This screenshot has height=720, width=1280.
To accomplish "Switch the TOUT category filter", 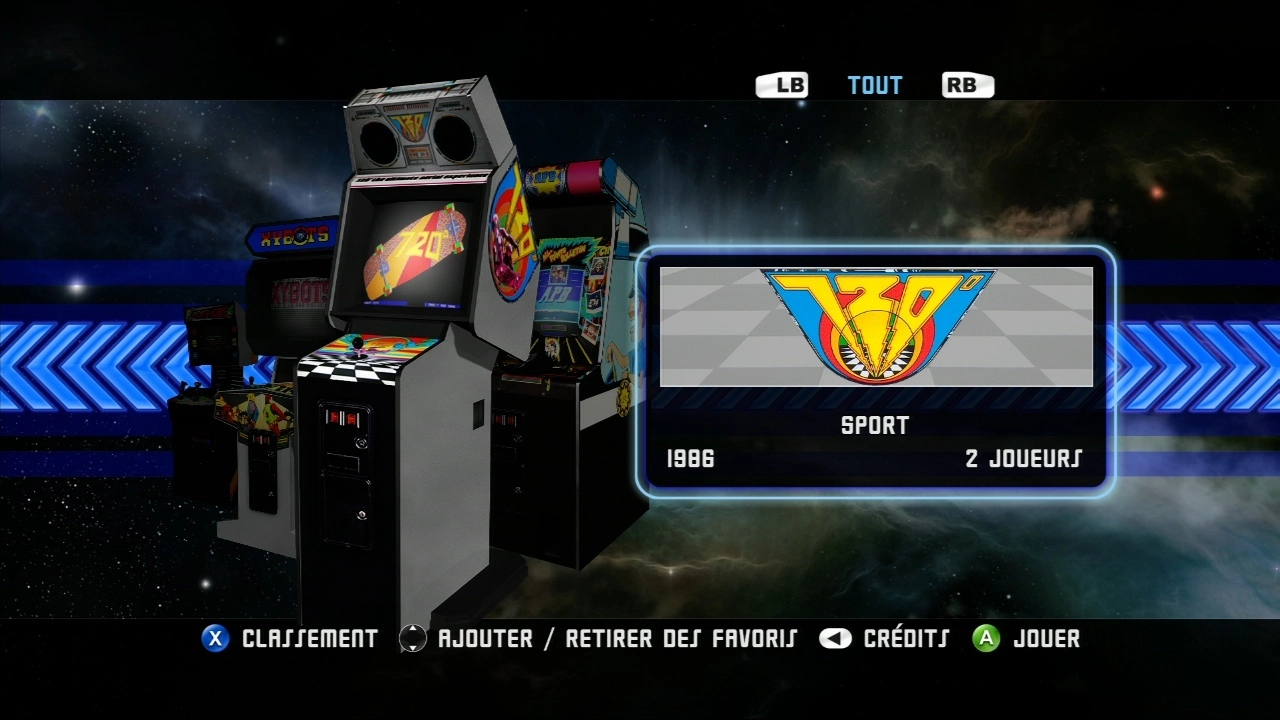I will click(x=875, y=85).
